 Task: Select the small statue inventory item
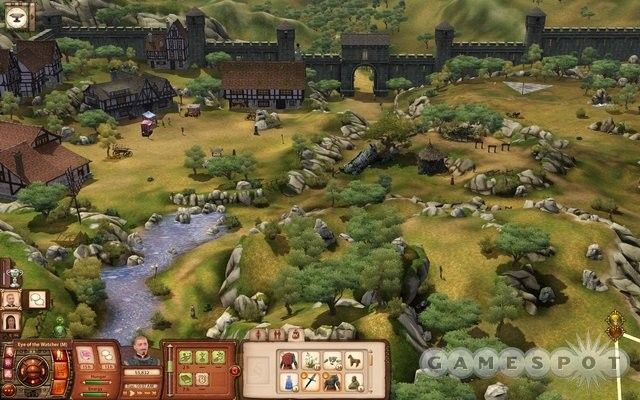355,381
